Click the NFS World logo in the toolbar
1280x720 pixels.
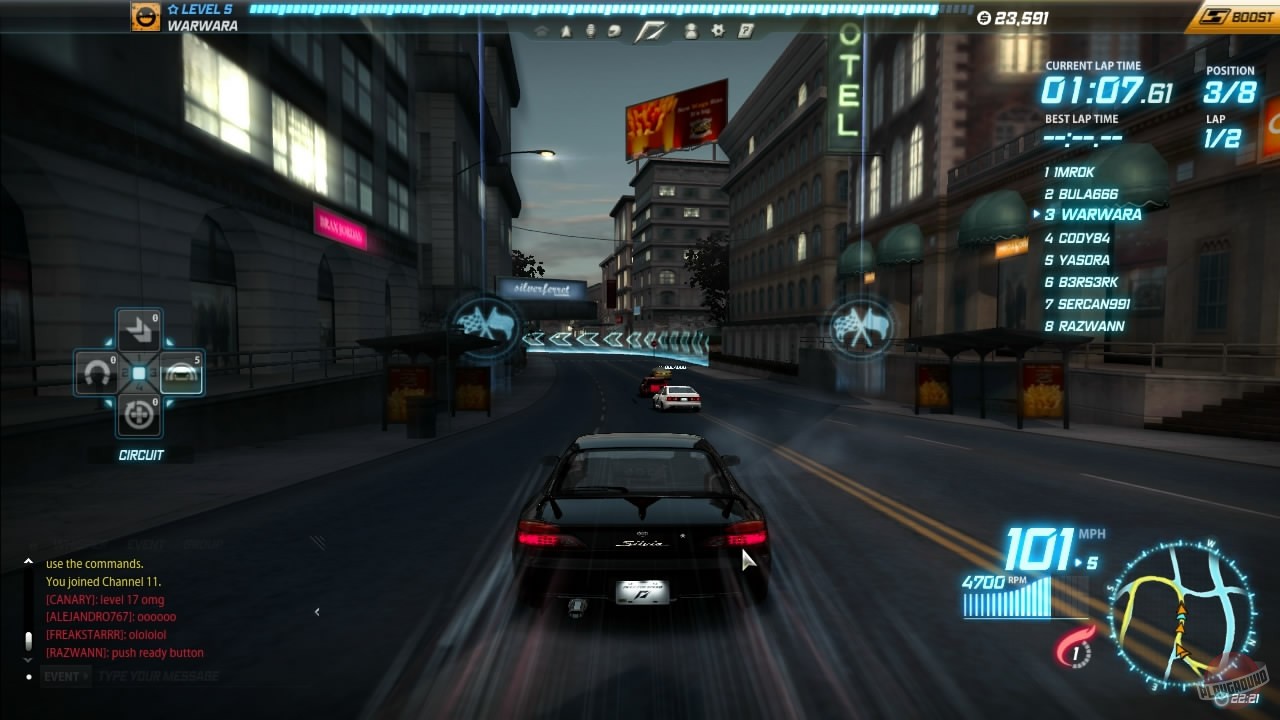pos(652,31)
